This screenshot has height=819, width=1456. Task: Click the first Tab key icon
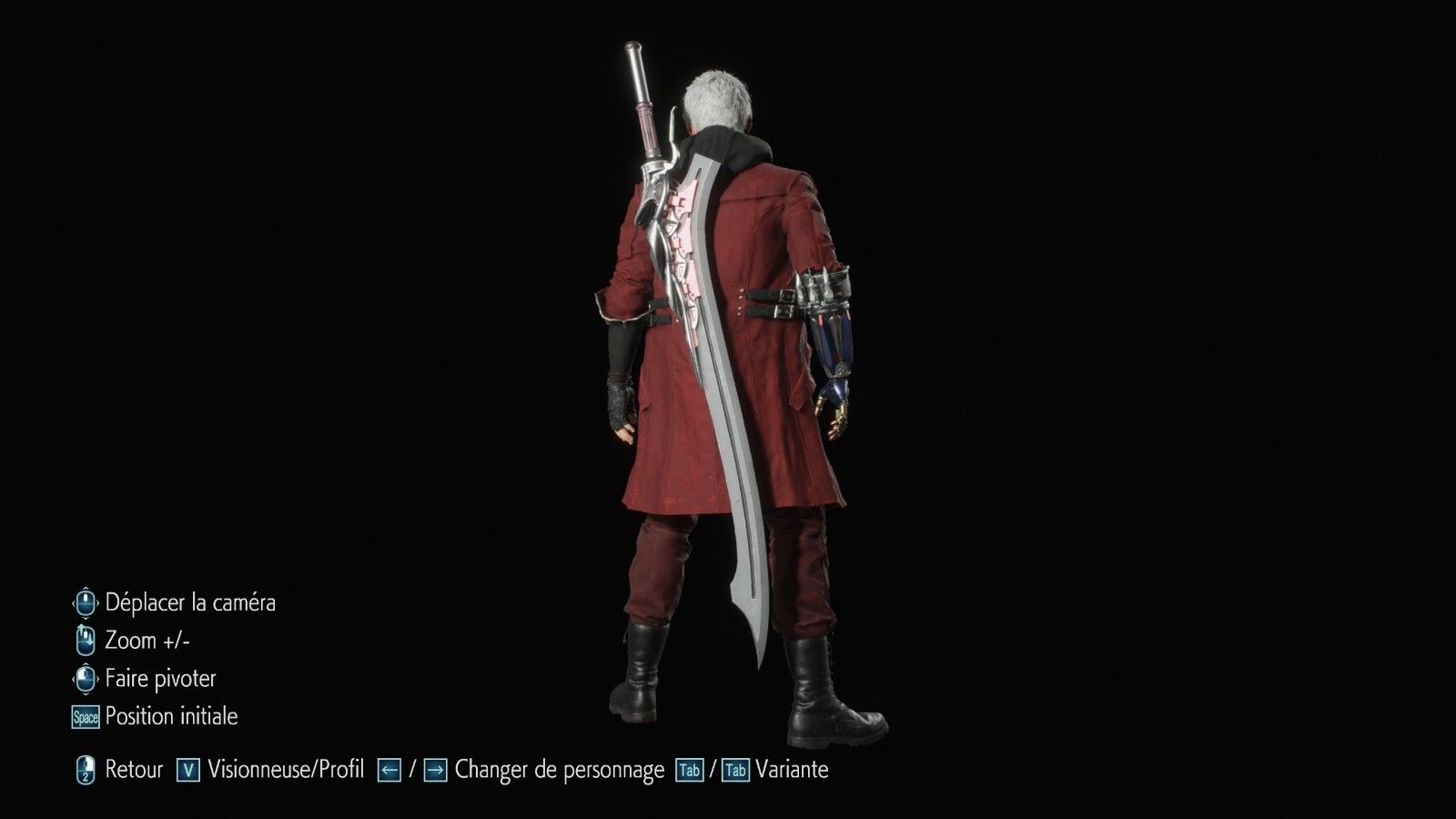click(689, 769)
